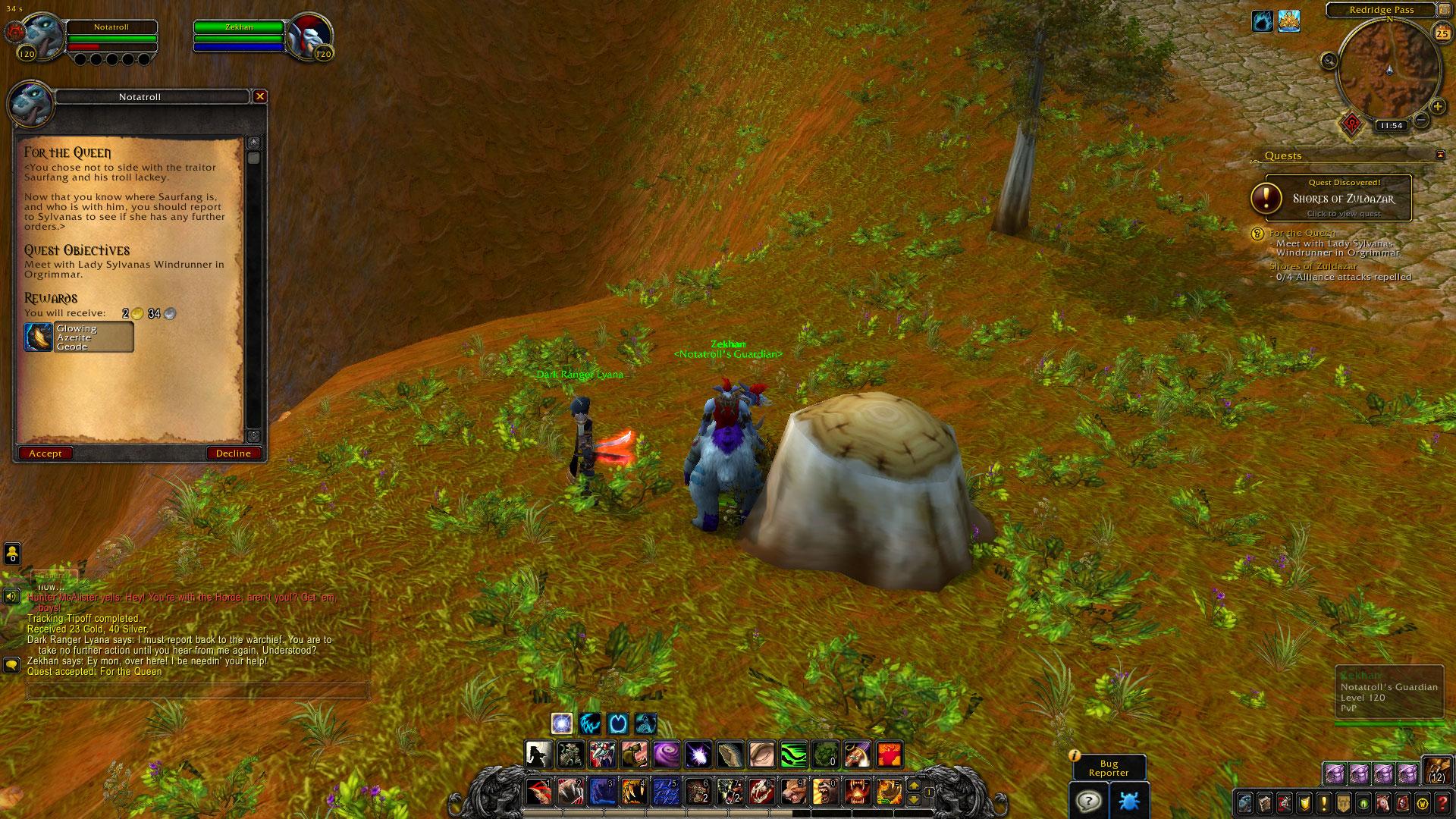
Task: Open the red question mark help menu
Action: [x=1443, y=802]
